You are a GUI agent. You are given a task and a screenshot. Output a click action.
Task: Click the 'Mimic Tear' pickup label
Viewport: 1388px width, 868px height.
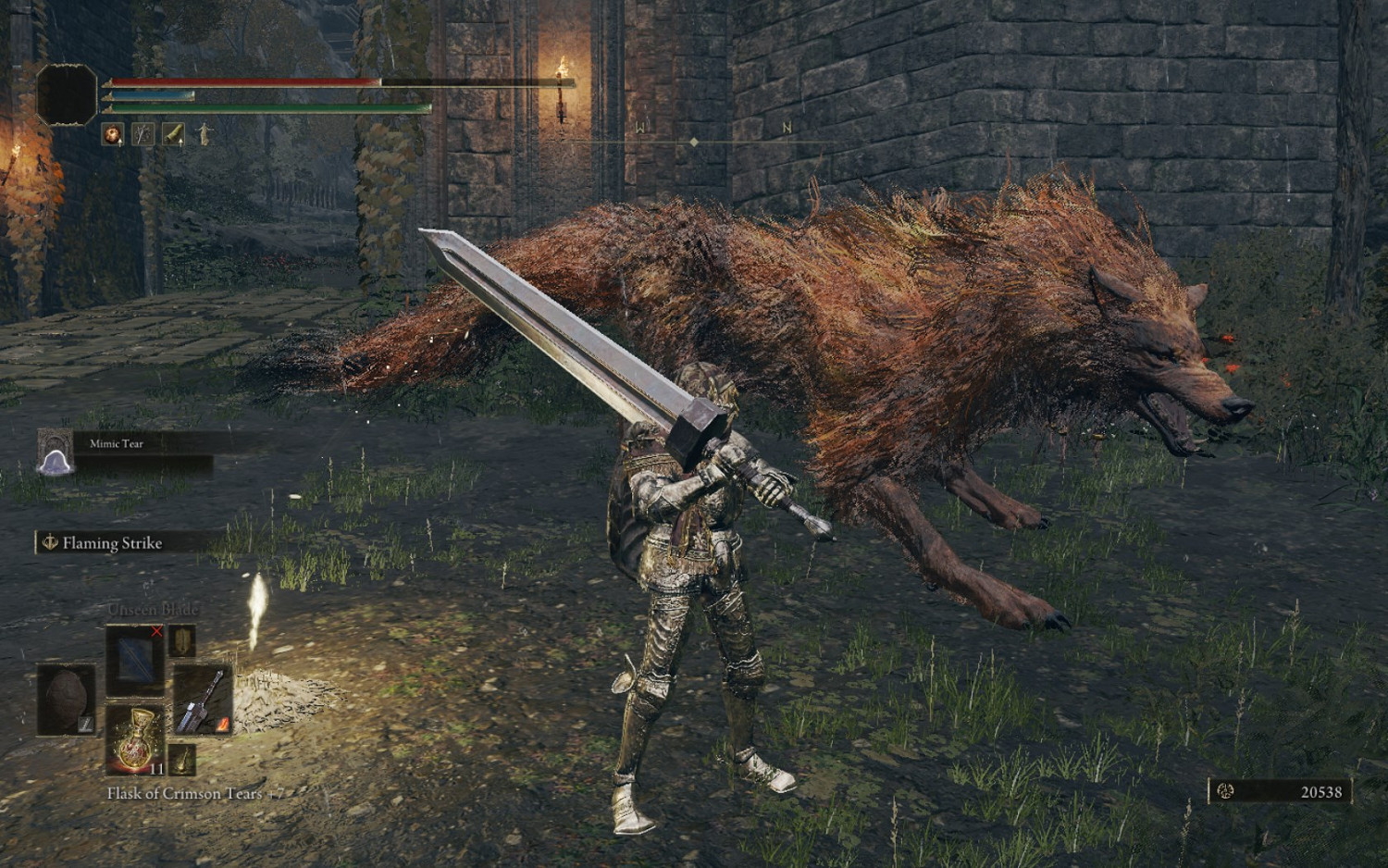pyautogui.click(x=115, y=443)
